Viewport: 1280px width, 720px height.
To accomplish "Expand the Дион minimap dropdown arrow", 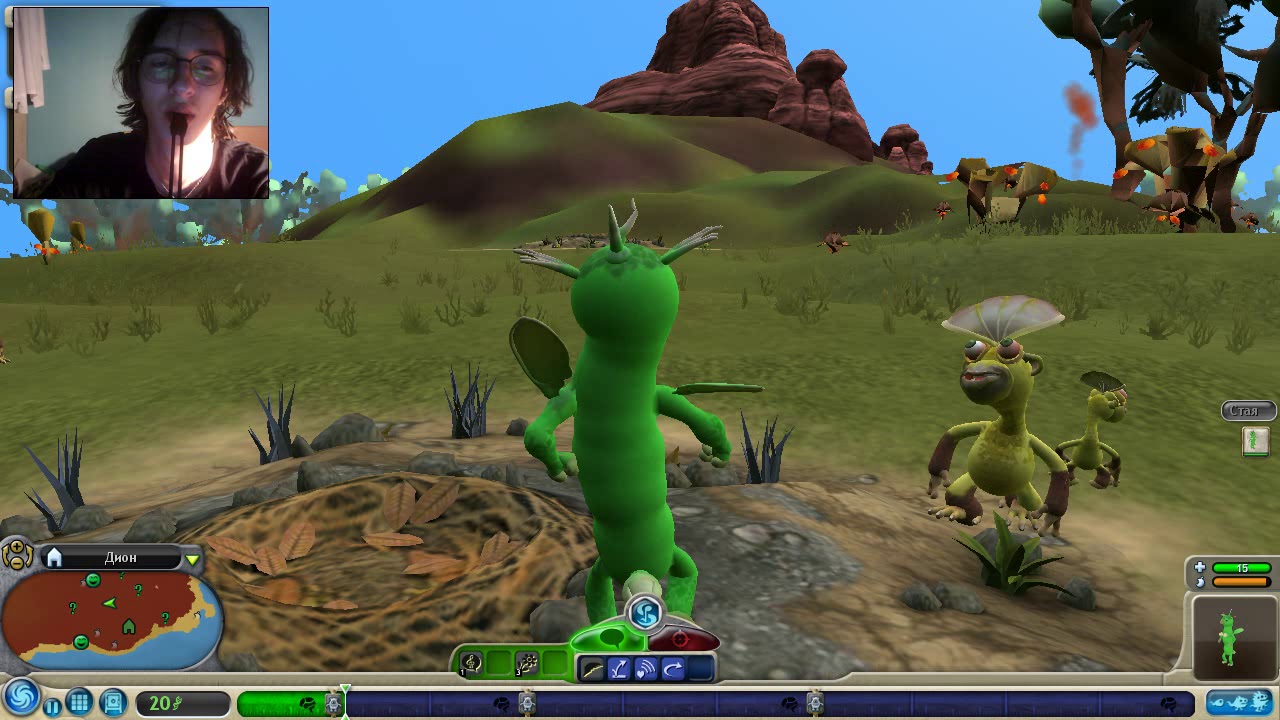I will pyautogui.click(x=192, y=559).
